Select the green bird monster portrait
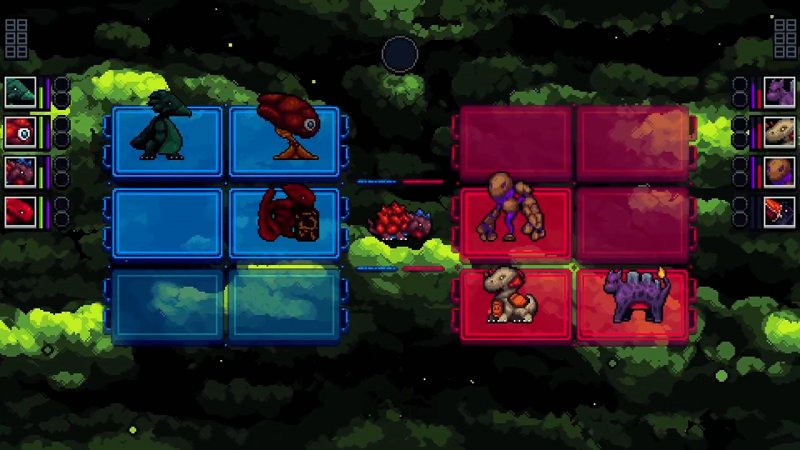 pyautogui.click(x=20, y=92)
